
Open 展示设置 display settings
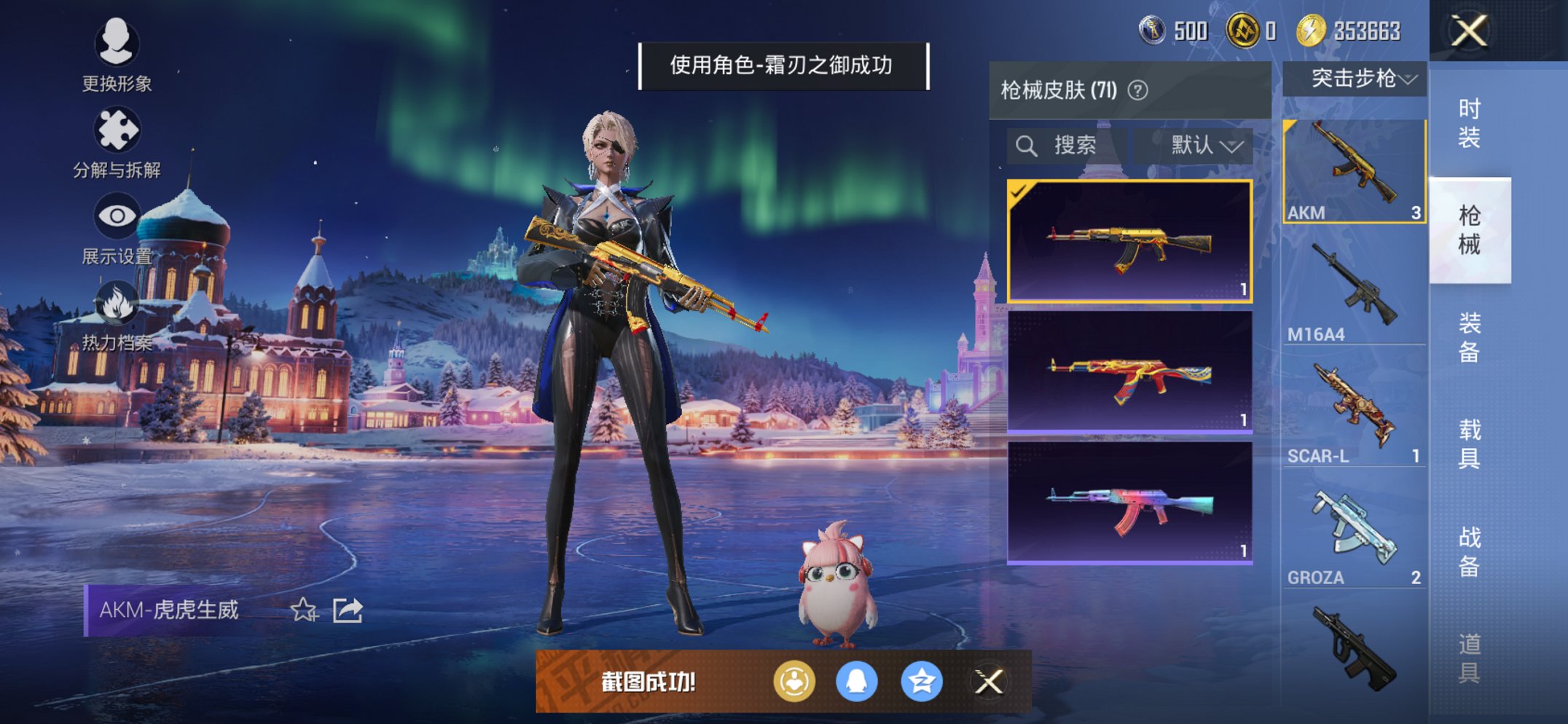(x=117, y=222)
